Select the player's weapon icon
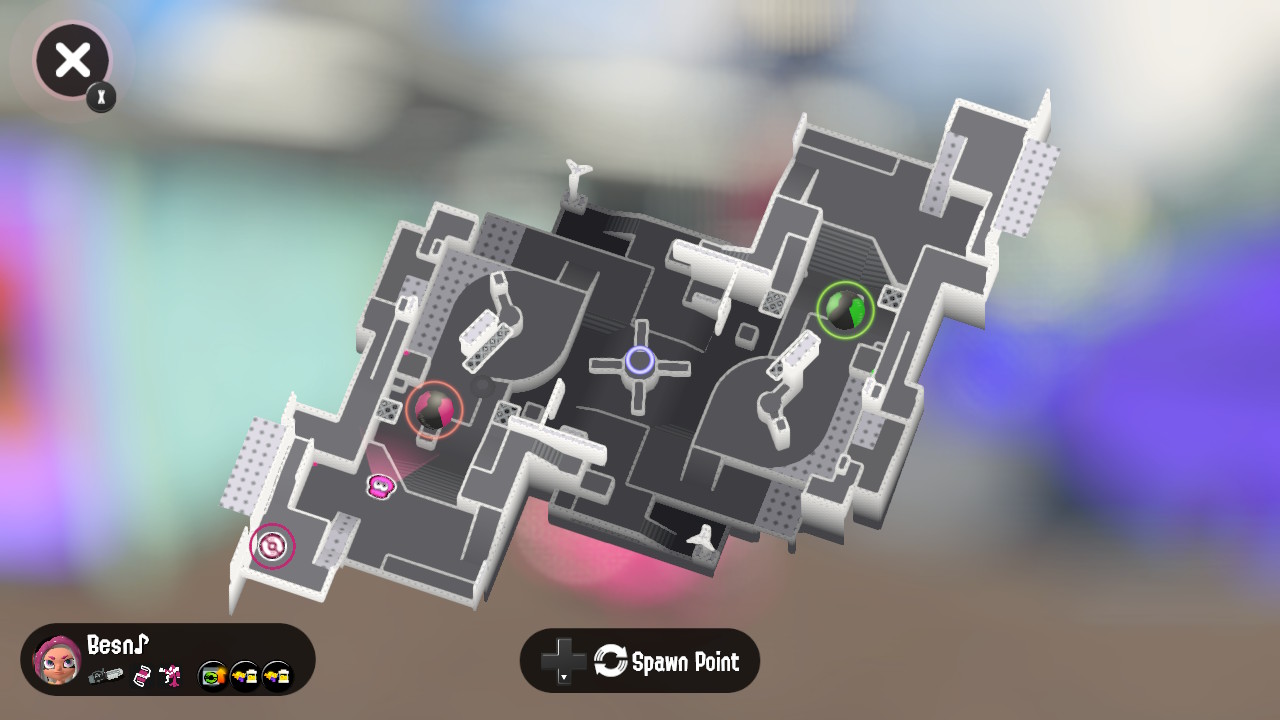This screenshot has height=720, width=1280. (x=107, y=675)
